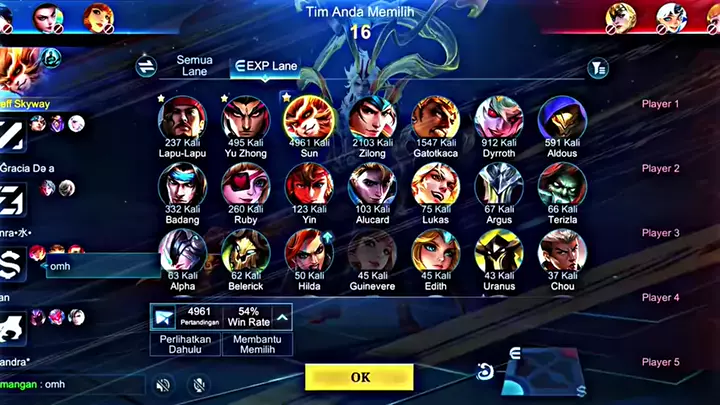
Task: Click the Membantu Memilih button
Action: point(257,345)
